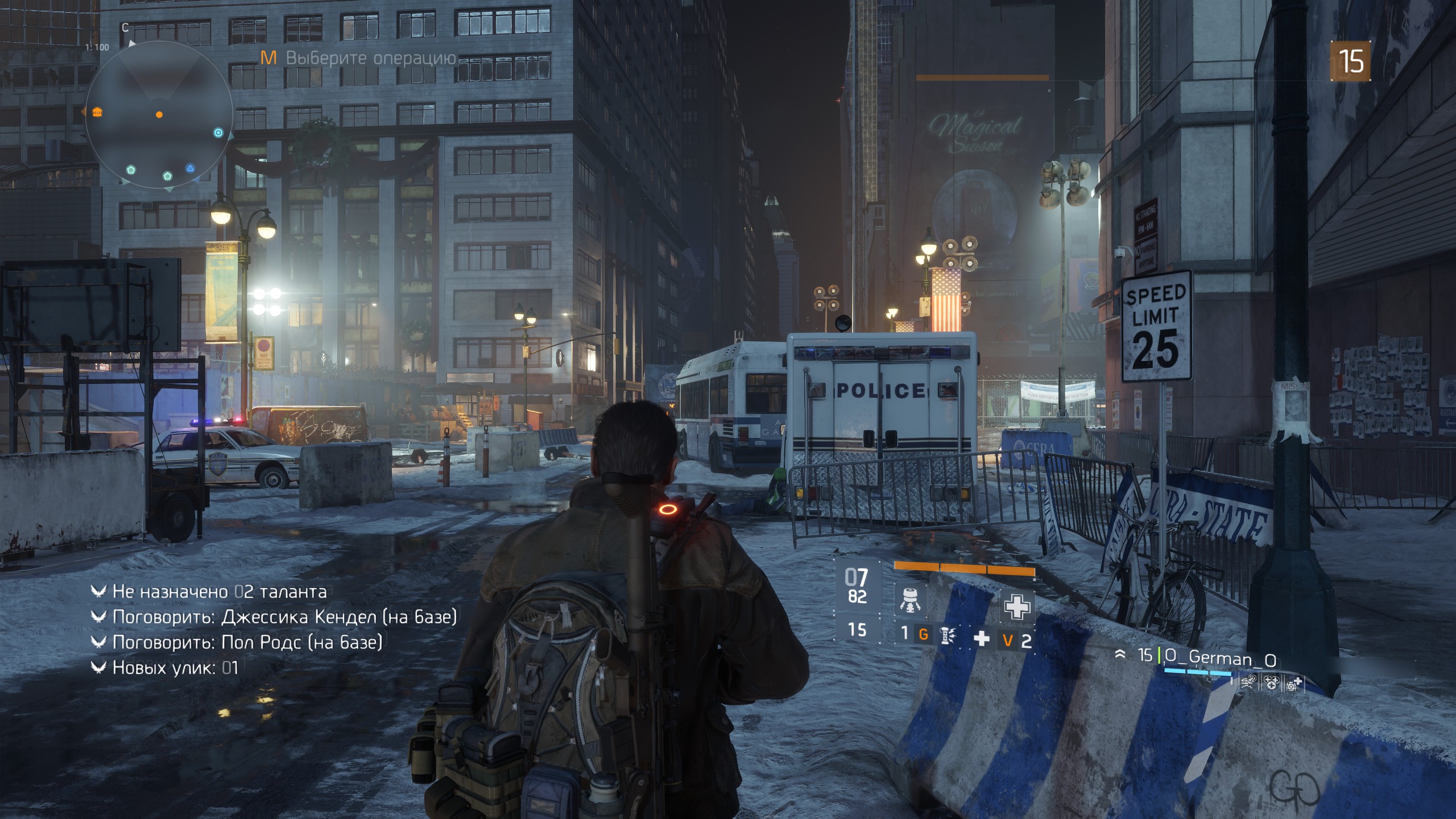
Task: Select the orange base building marker on minimap
Action: pos(97,111)
